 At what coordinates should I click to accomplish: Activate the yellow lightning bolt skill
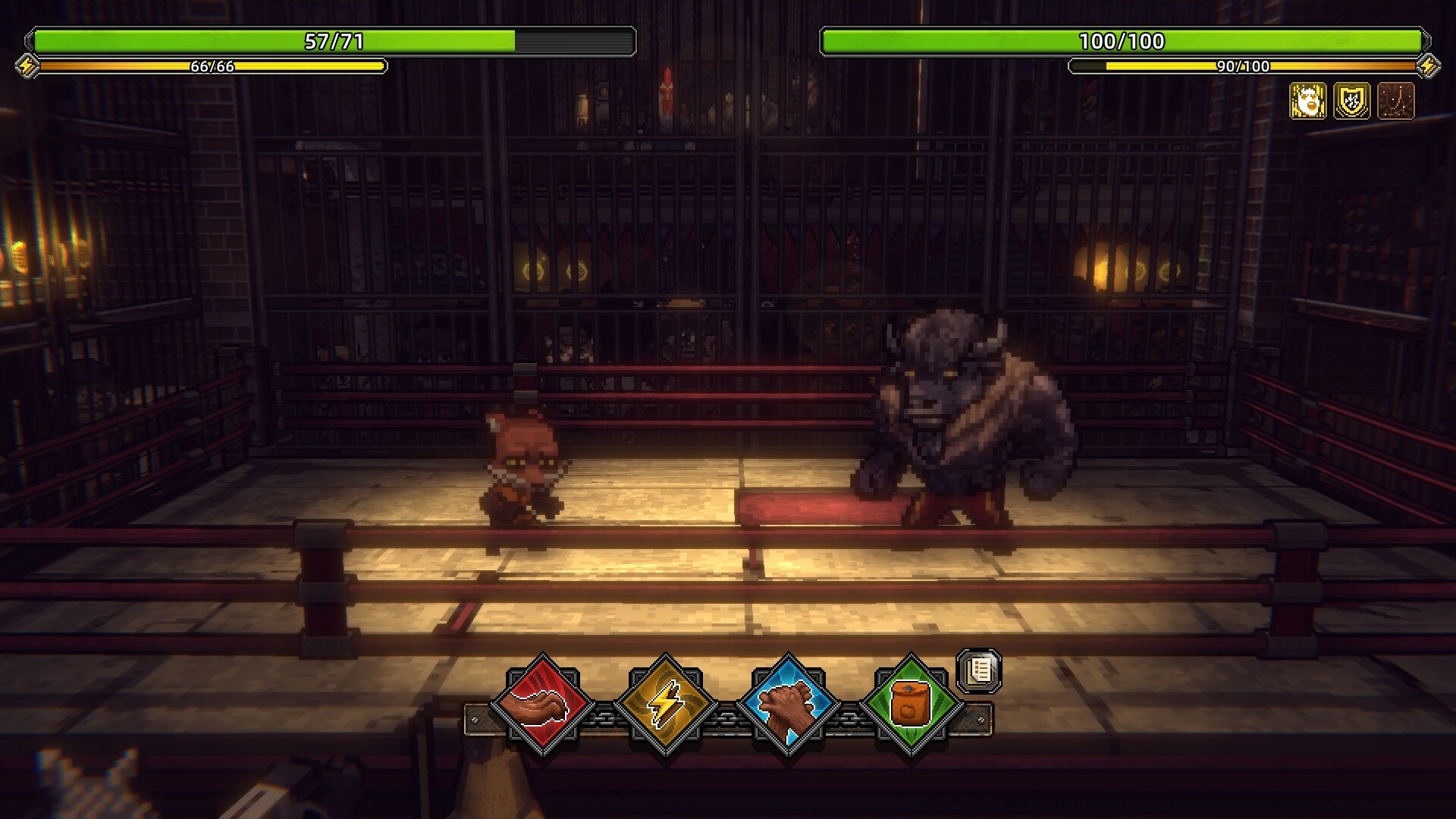click(665, 704)
